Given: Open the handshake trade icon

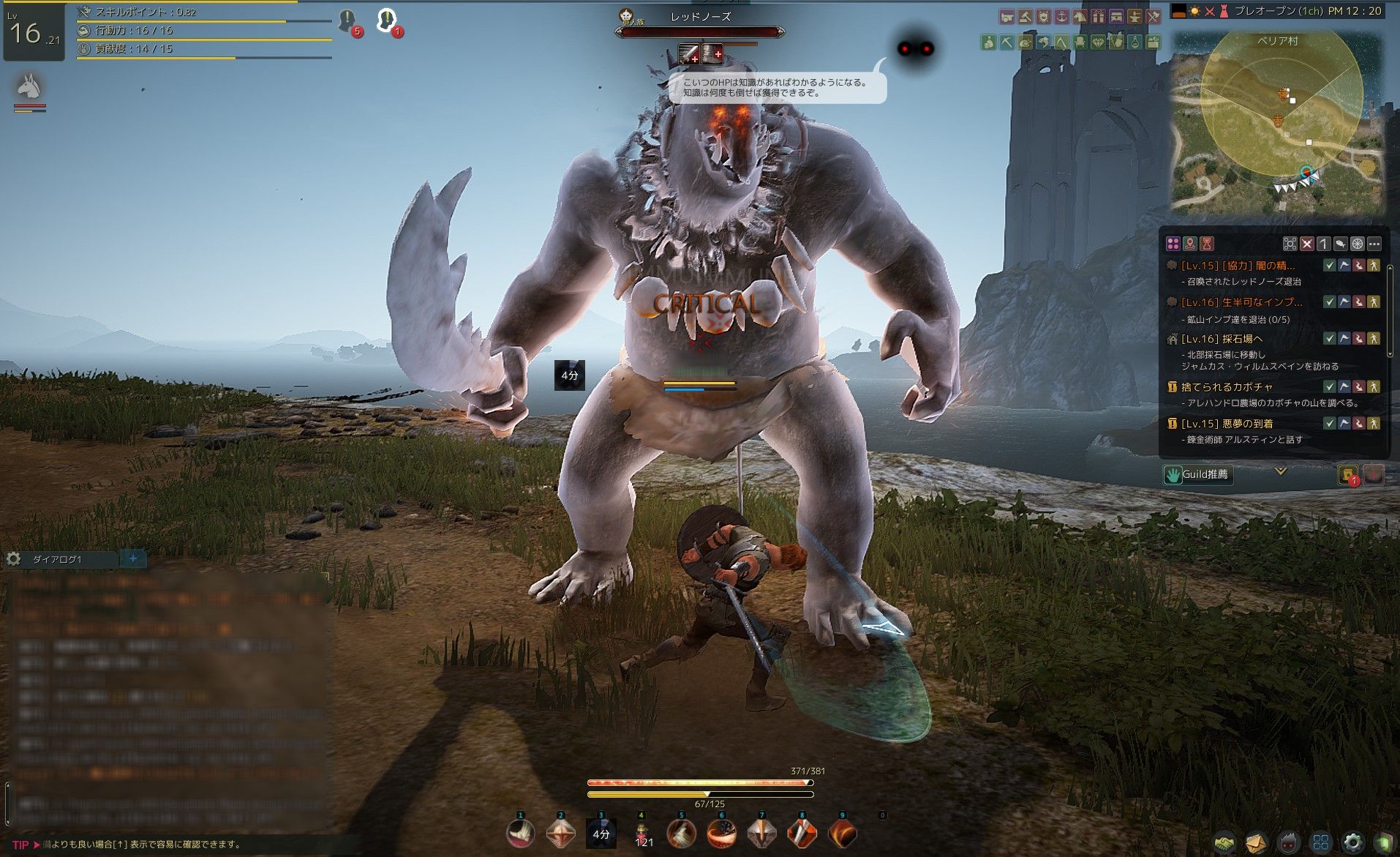Looking at the screenshot, I should (x=1224, y=842).
